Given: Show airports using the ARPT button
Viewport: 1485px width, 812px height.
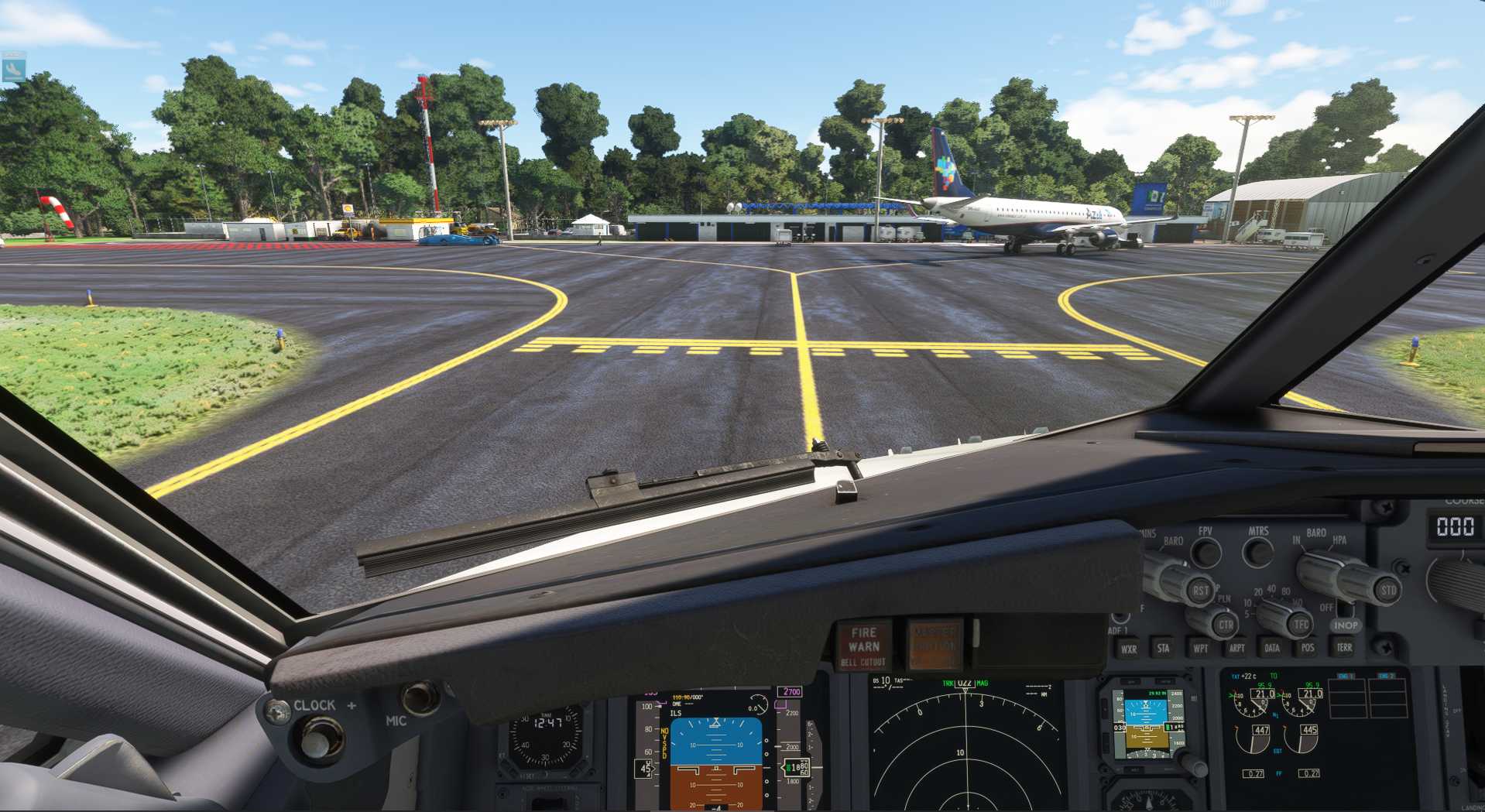Looking at the screenshot, I should pos(1236,648).
